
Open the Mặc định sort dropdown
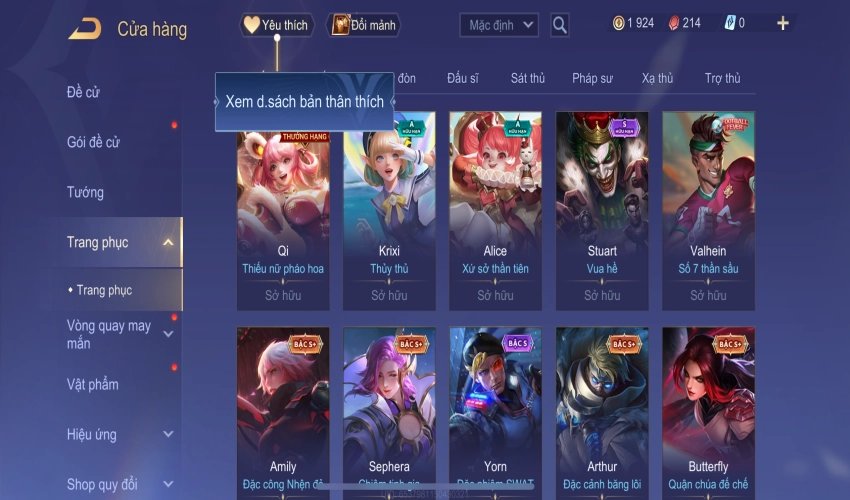tap(499, 25)
